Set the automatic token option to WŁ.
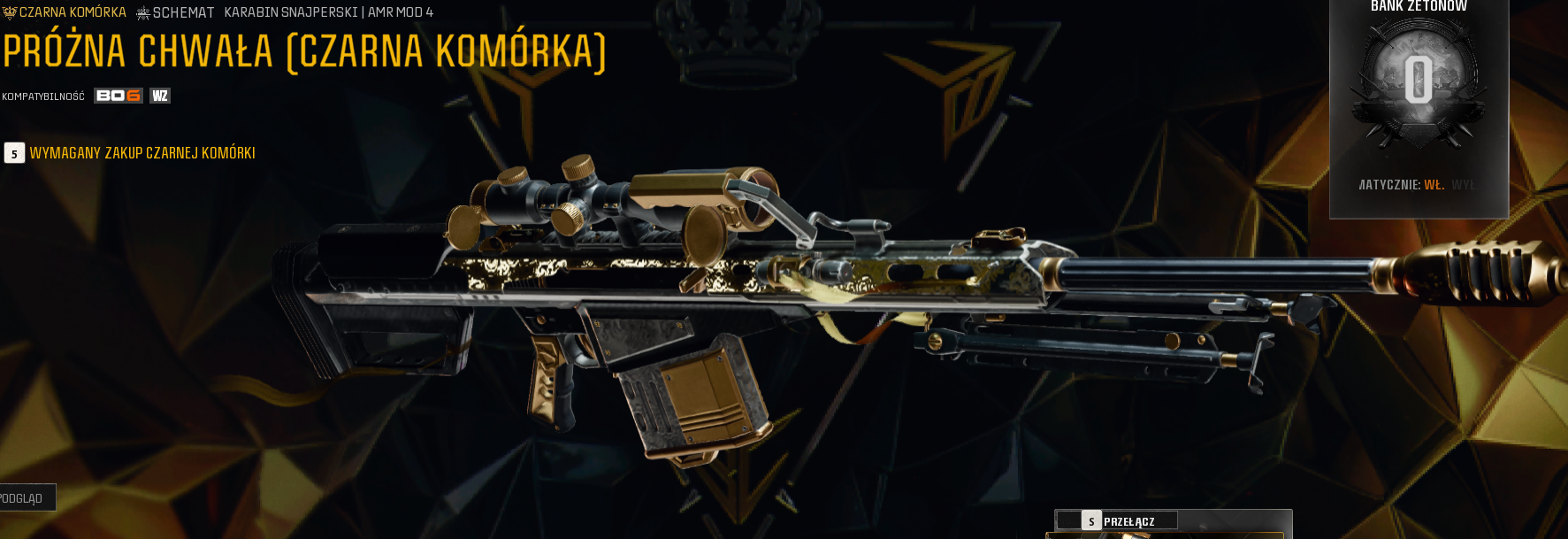The height and width of the screenshot is (539, 1568). coord(1434,185)
